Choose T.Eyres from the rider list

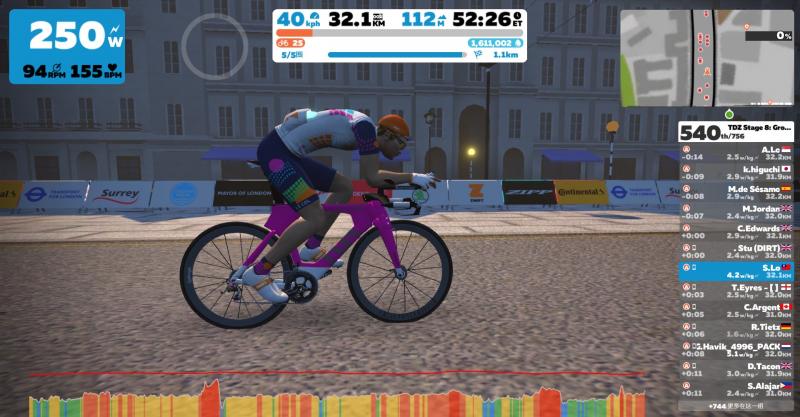click(x=736, y=290)
